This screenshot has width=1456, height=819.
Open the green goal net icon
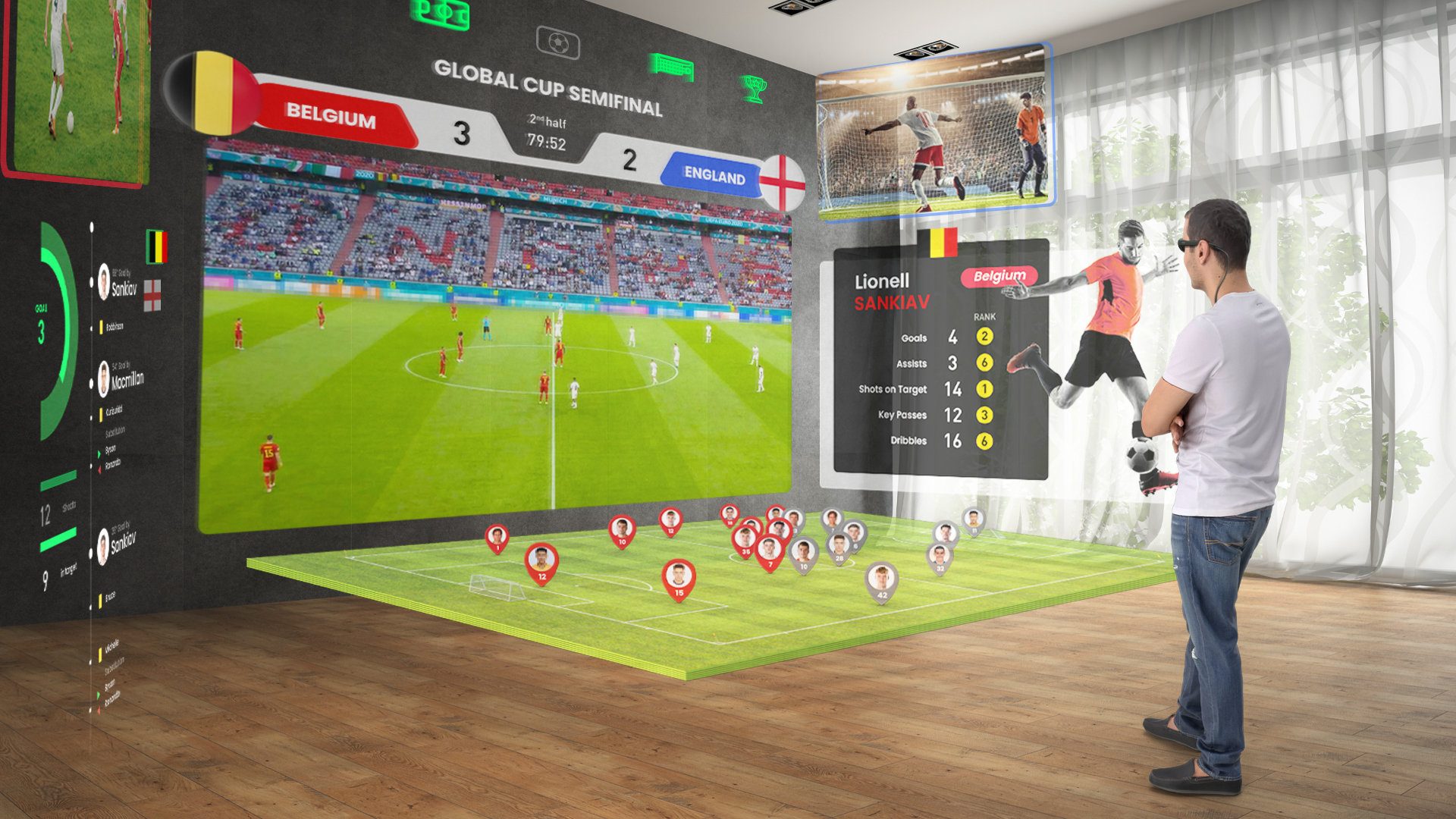click(671, 67)
